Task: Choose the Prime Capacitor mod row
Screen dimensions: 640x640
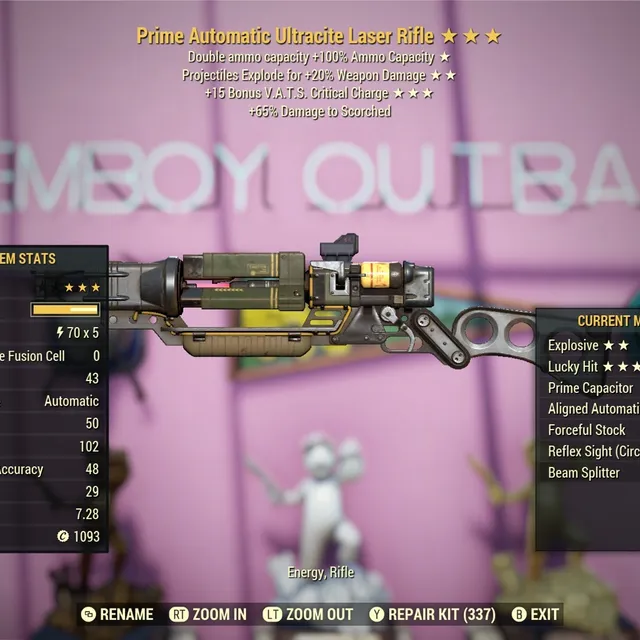Action: [x=592, y=387]
